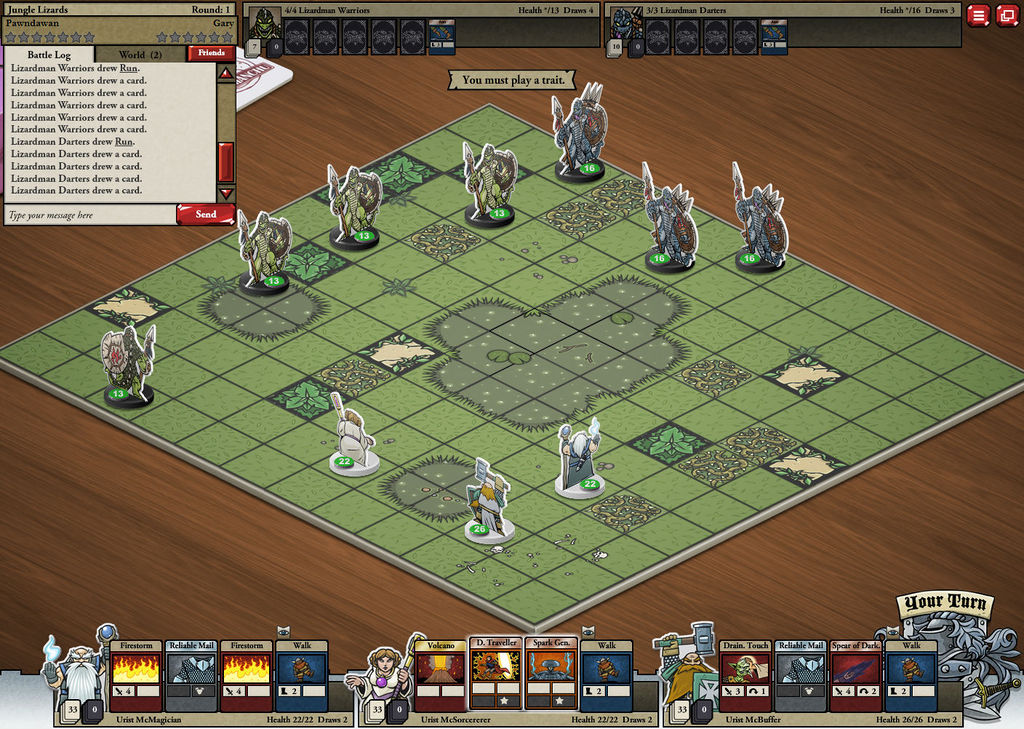
Task: Click the battle log scroll-up arrow
Action: (x=226, y=73)
